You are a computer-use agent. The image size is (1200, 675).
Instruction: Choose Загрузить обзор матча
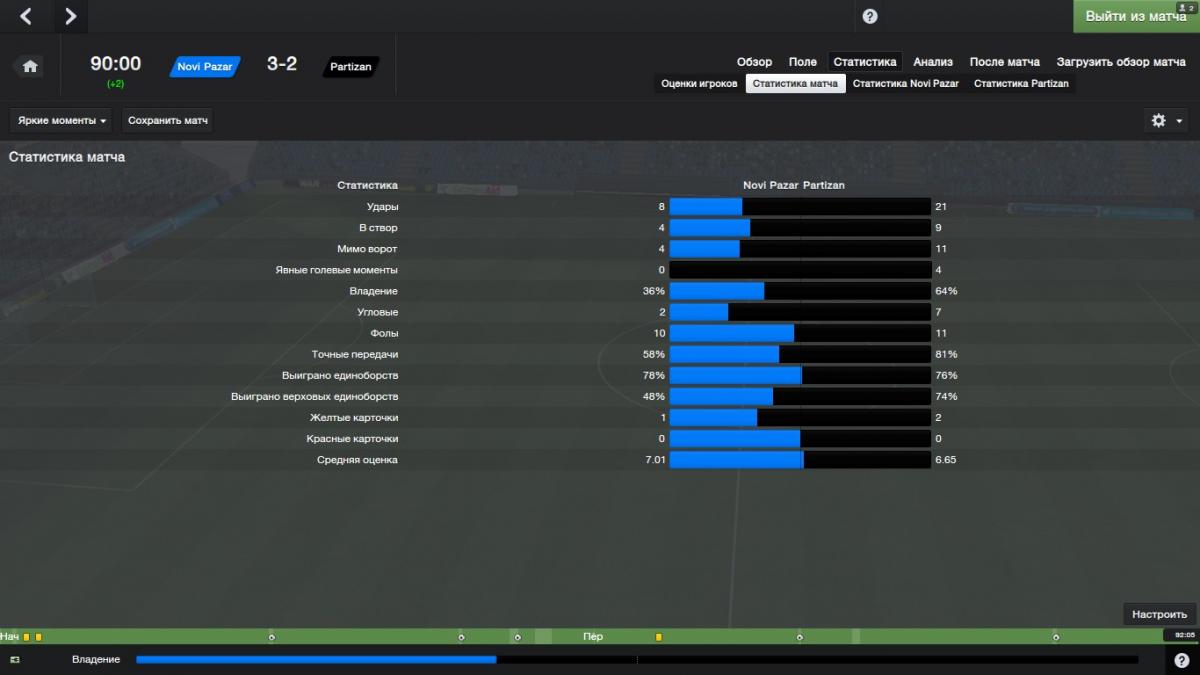click(1121, 62)
